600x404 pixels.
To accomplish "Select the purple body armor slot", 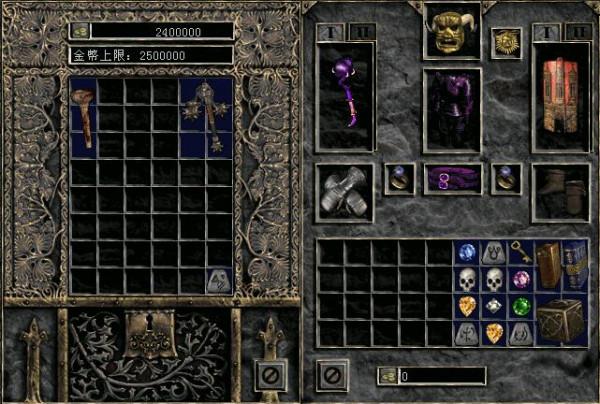I will [452, 110].
